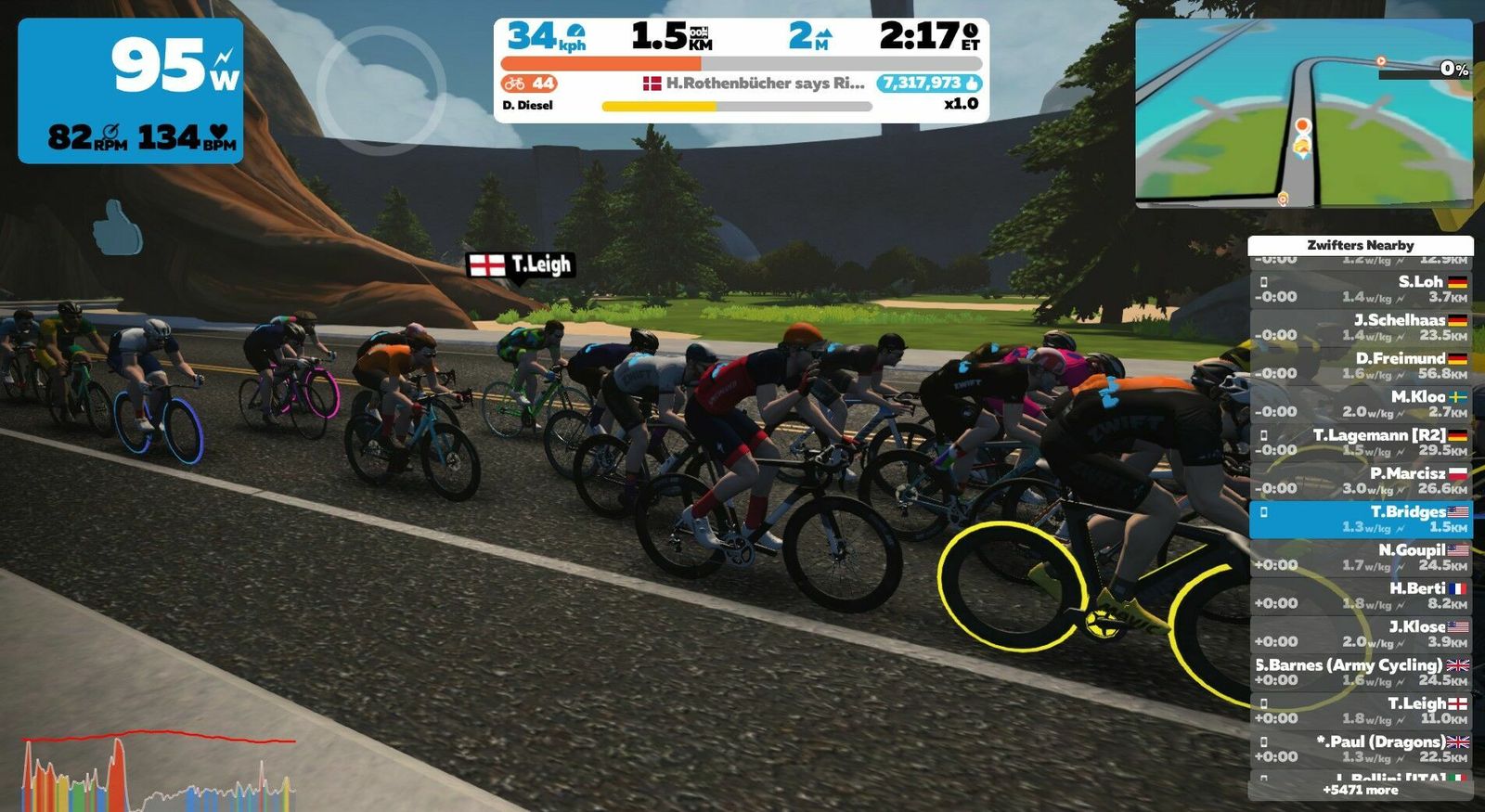The width and height of the screenshot is (1485, 812).
Task: Pick N.Goupil from Zwifters Nearby
Action: [x=1360, y=558]
